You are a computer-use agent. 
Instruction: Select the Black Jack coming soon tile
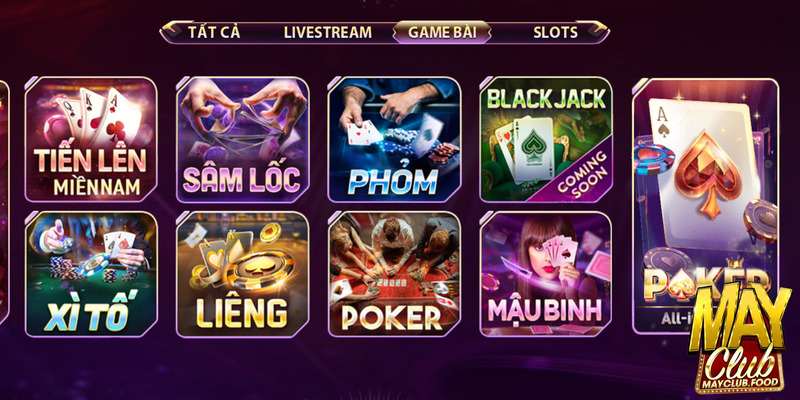point(546,140)
